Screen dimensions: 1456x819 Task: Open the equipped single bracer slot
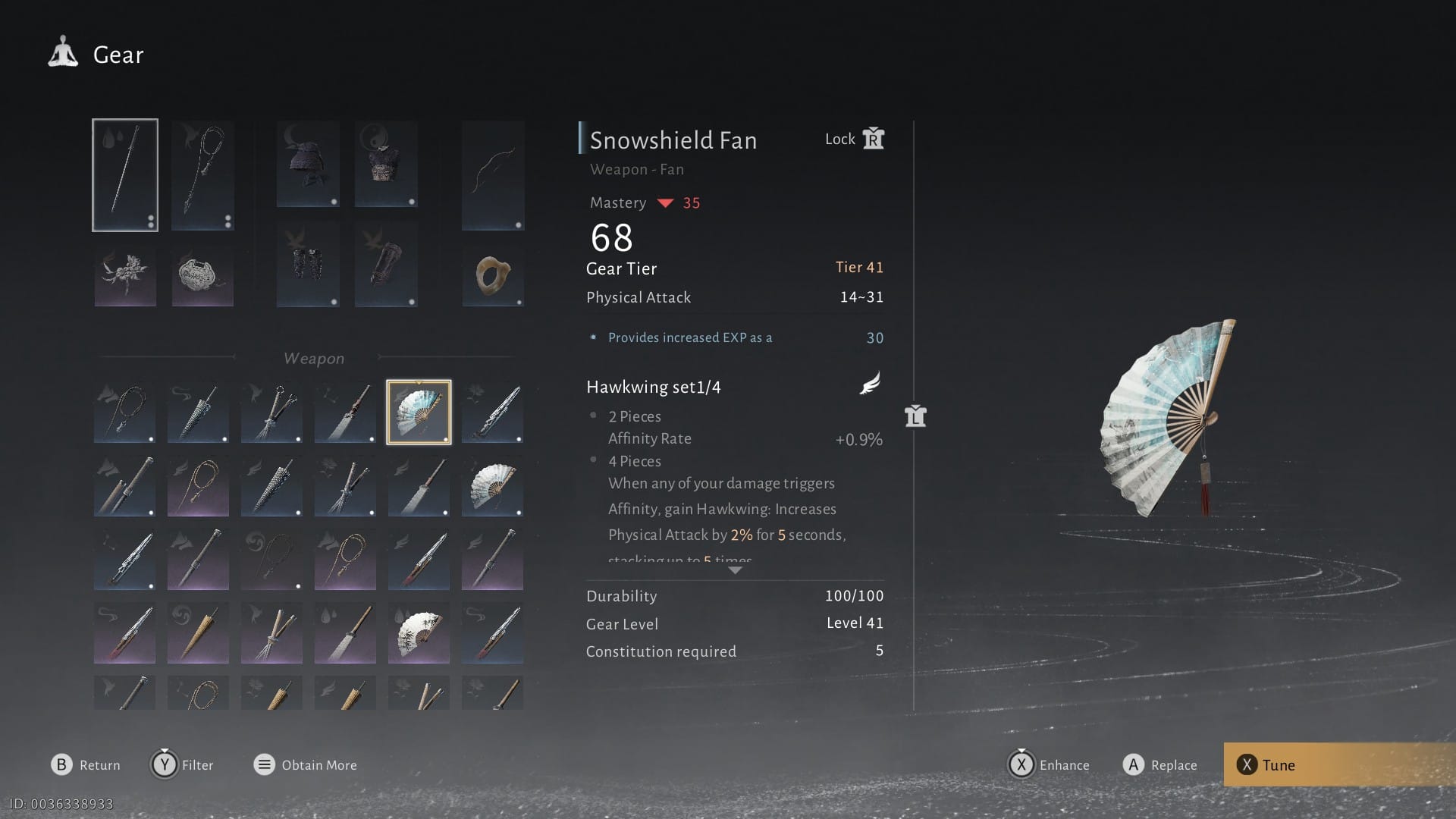386,265
